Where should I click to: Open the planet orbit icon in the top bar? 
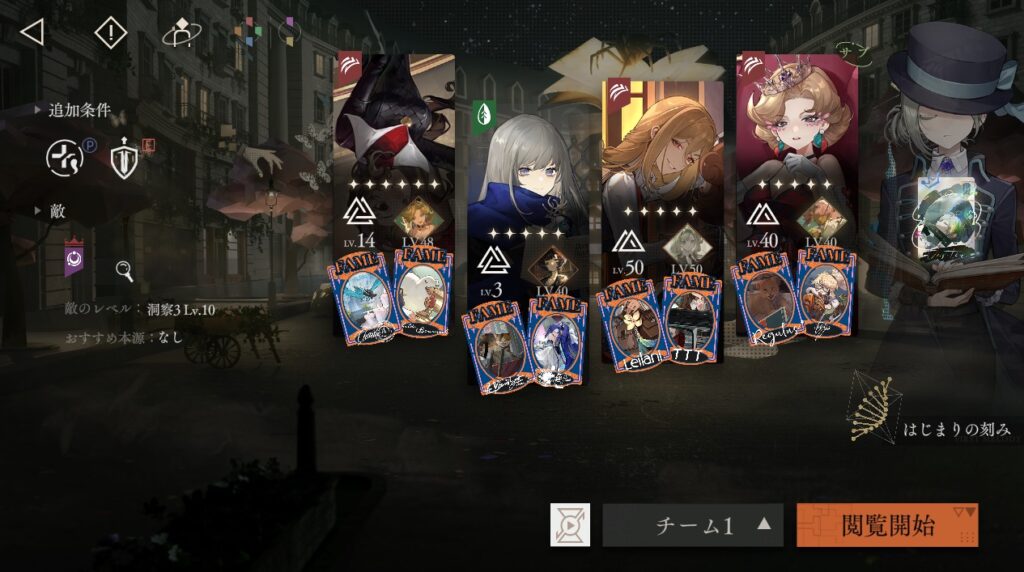tap(181, 34)
